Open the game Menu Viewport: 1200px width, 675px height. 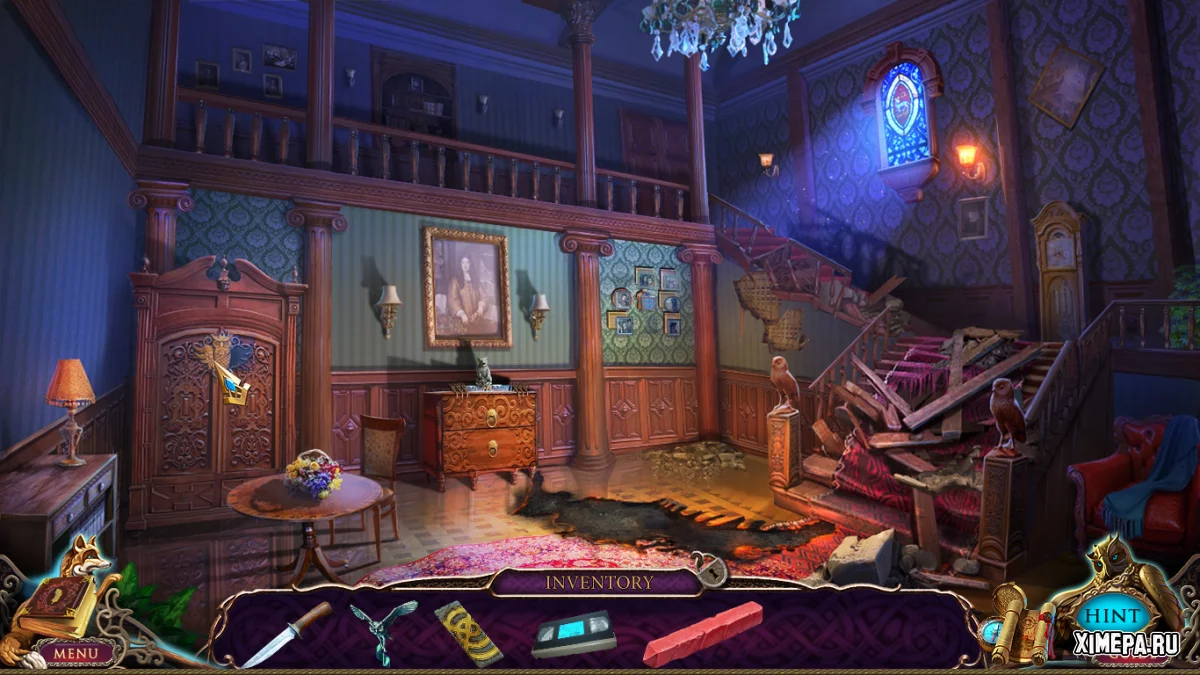(76, 653)
